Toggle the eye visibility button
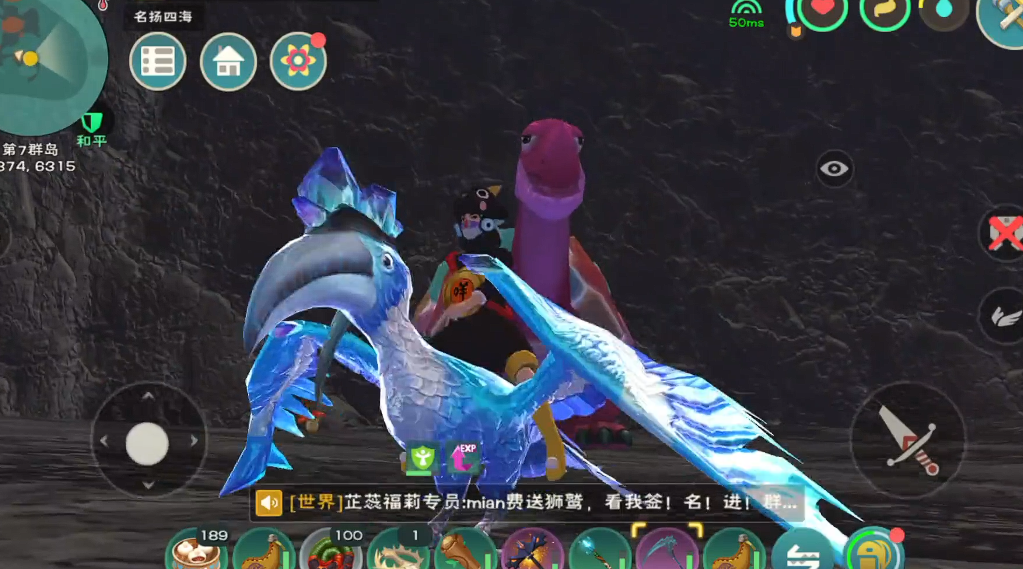Viewport: 1023px width, 569px height. tap(834, 169)
